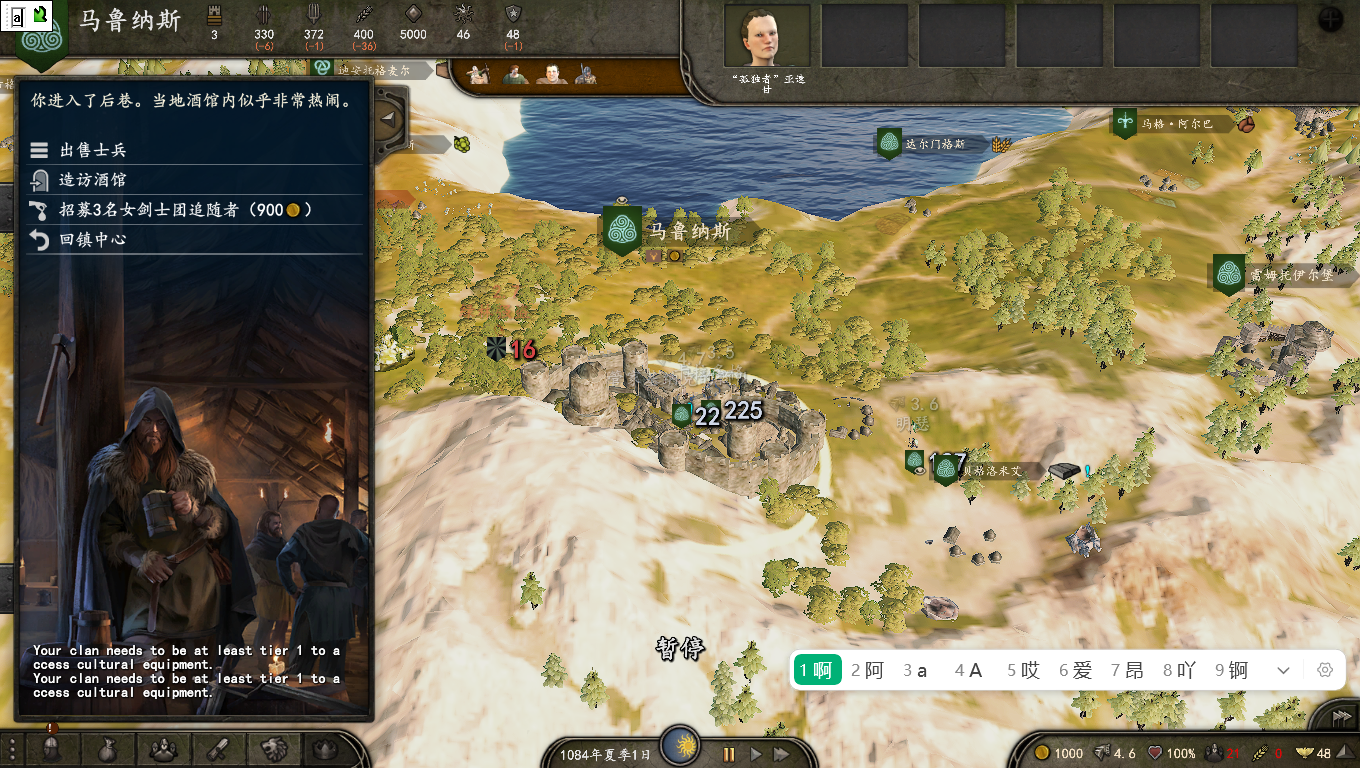The width and height of the screenshot is (1360, 768).
Task: Open the kingdom crown icon
Action: click(x=326, y=749)
